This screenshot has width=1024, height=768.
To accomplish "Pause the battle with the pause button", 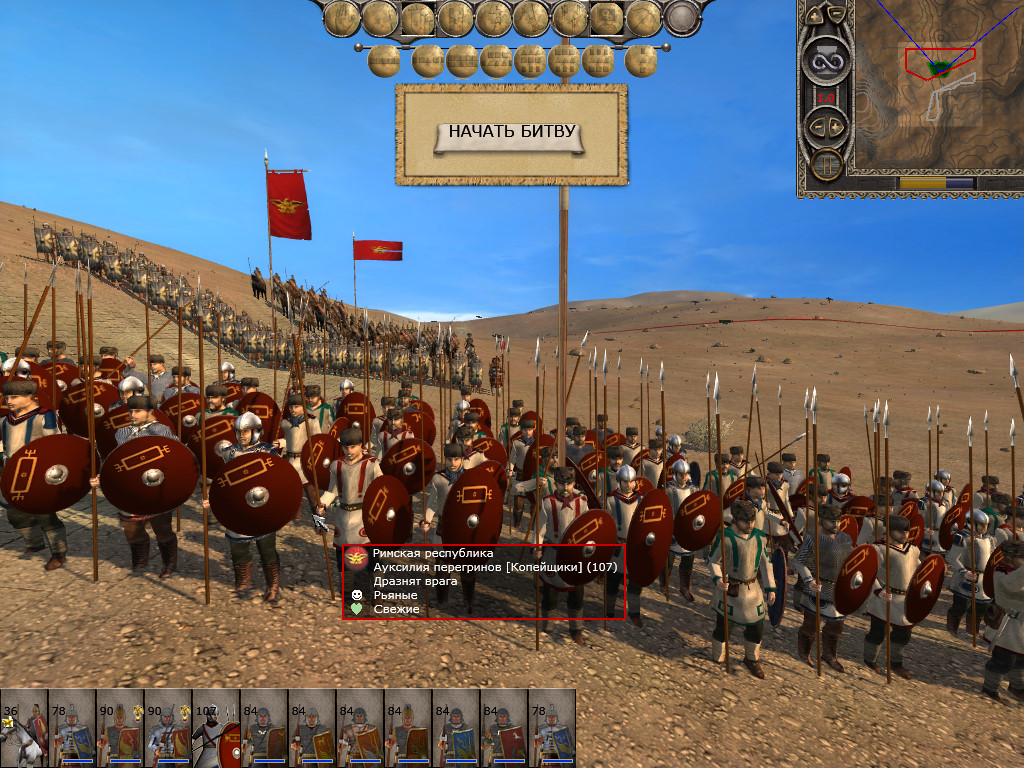I will pos(826,164).
